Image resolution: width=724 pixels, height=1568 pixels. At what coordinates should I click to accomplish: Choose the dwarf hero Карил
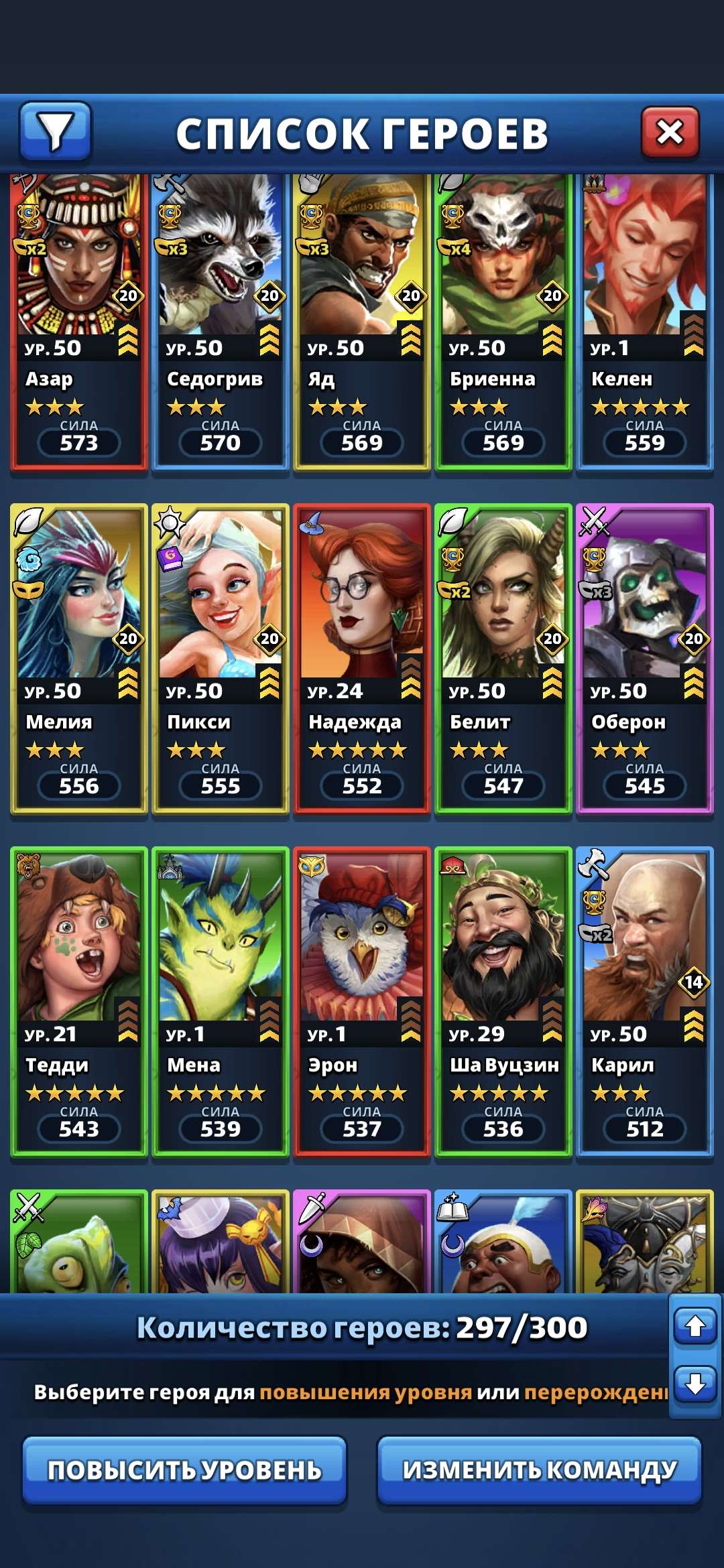645,1001
